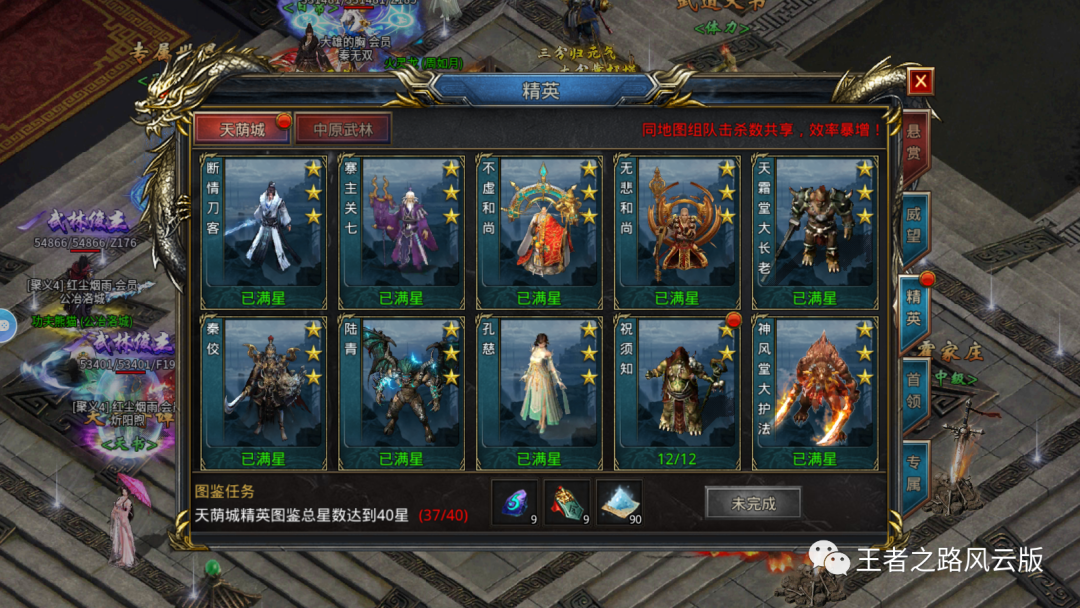Select the 陆青 elite card
This screenshot has width=1080, height=608.
[x=402, y=392]
